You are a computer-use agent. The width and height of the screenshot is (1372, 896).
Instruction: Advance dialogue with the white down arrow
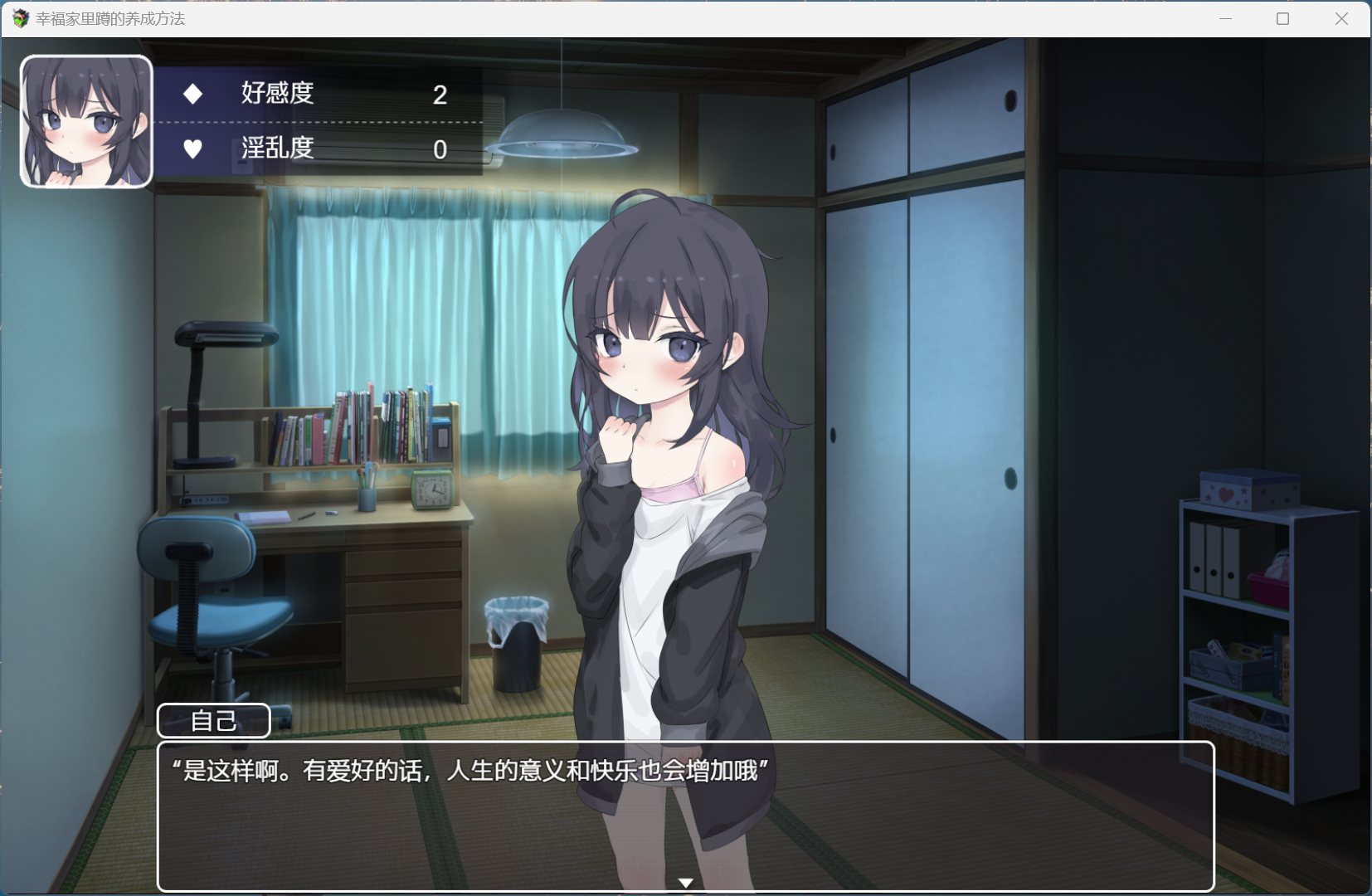click(685, 883)
